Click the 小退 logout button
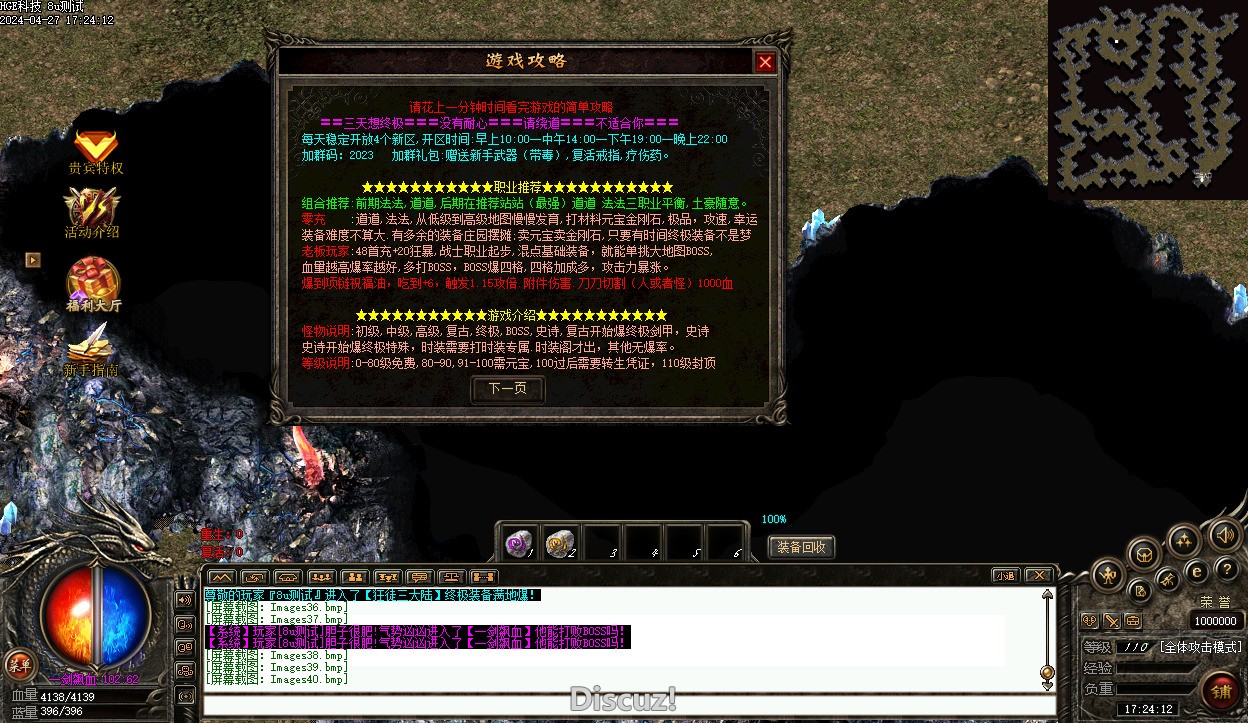This screenshot has height=723, width=1248. [1005, 575]
